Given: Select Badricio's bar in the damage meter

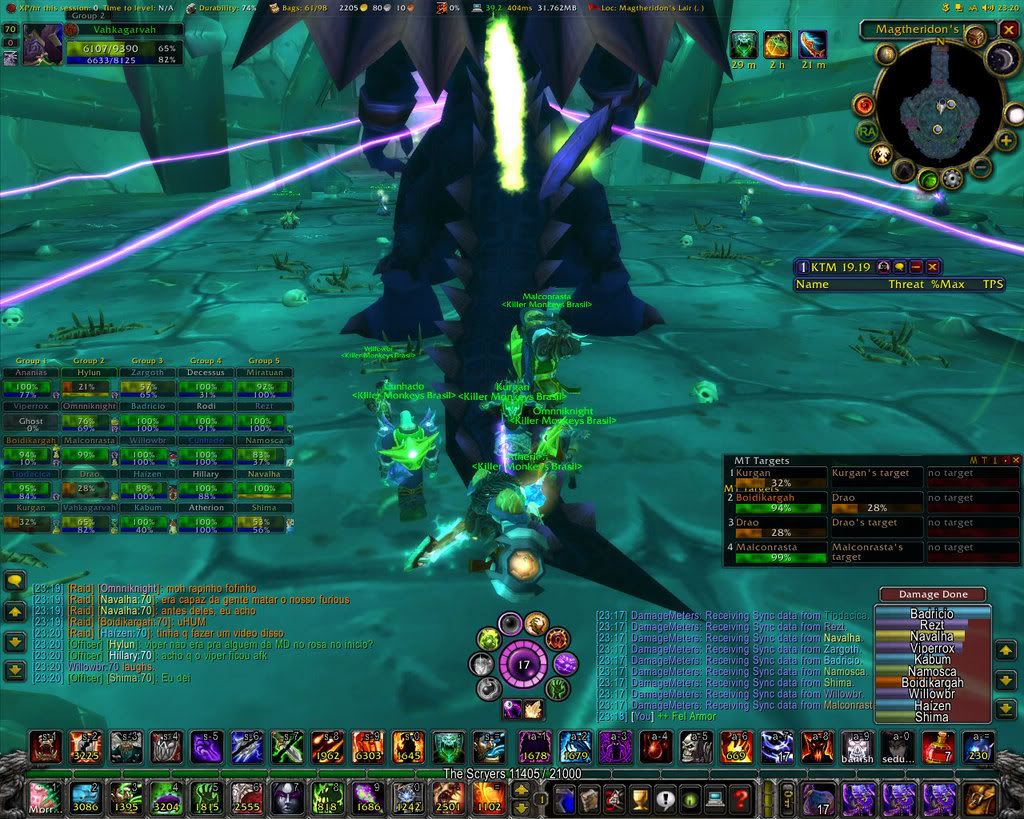Looking at the screenshot, I should [930, 613].
